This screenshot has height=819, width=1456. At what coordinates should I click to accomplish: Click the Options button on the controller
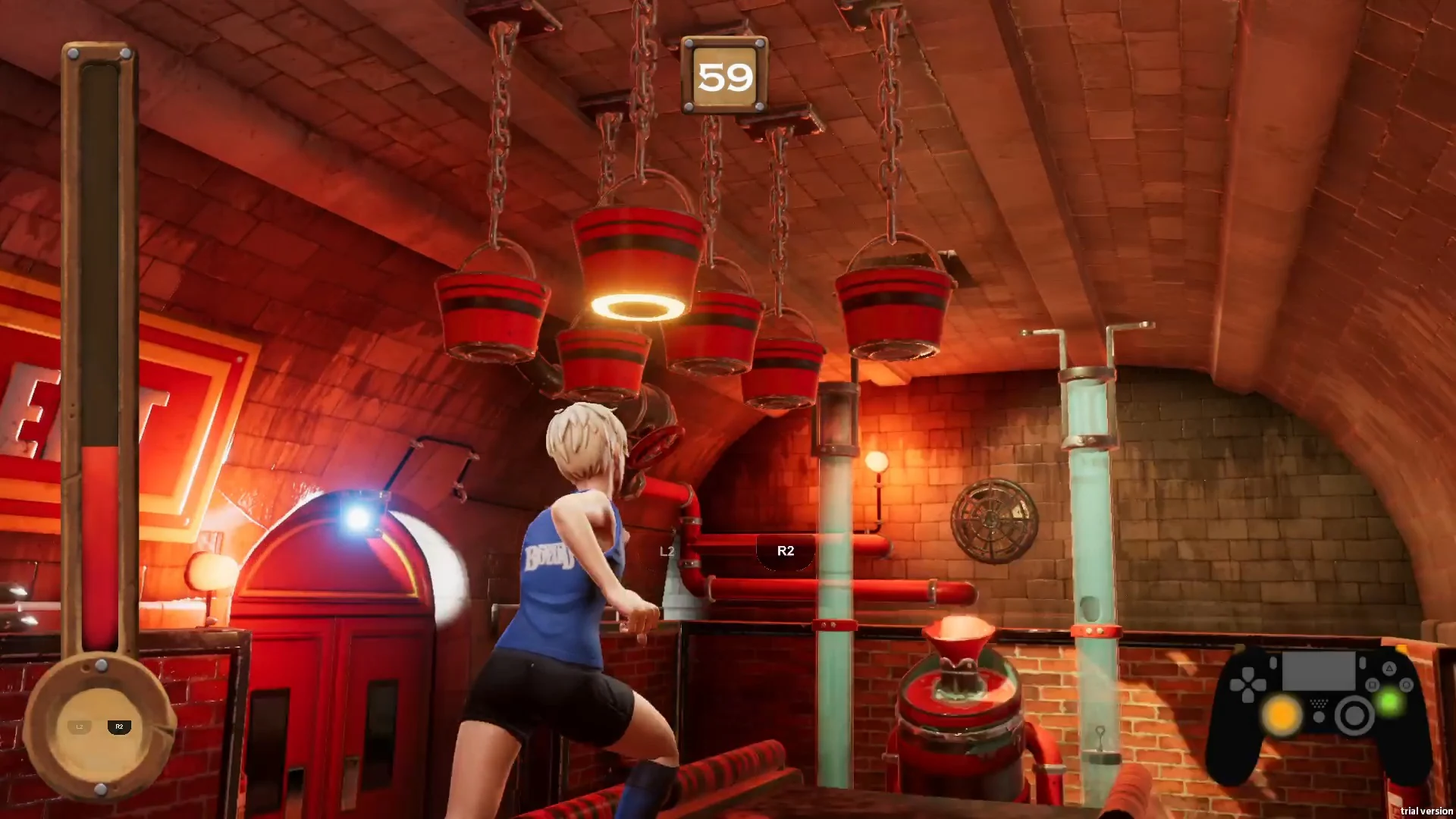coord(1362,663)
